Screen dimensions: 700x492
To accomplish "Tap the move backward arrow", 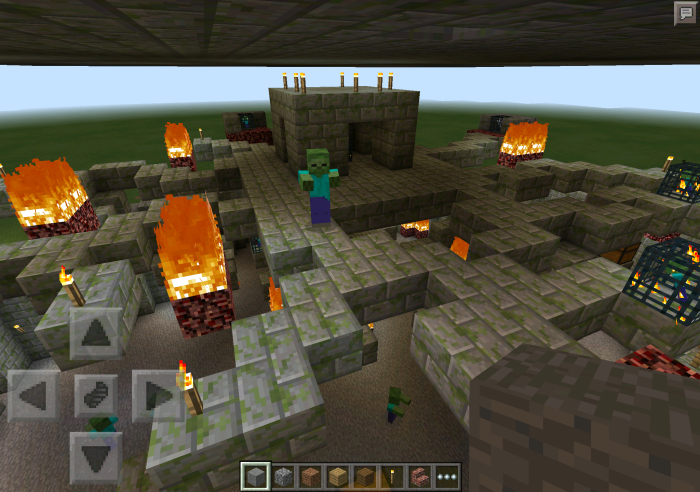I will pos(96,457).
